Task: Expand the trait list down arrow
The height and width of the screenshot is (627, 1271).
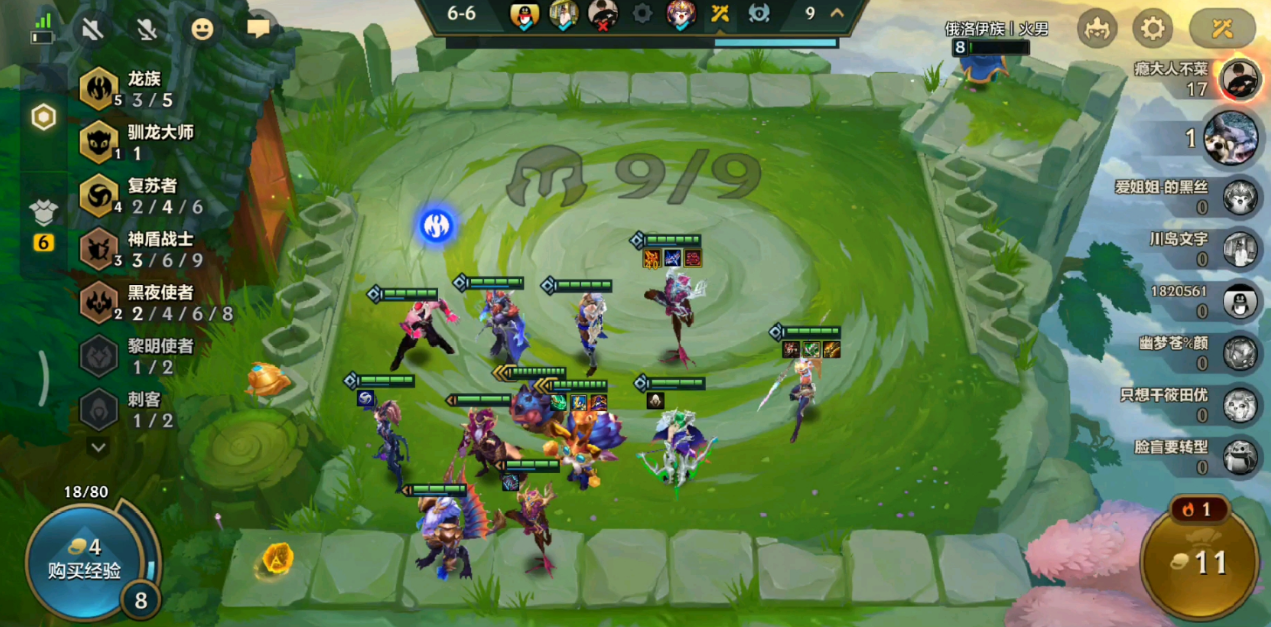Action: click(x=98, y=448)
